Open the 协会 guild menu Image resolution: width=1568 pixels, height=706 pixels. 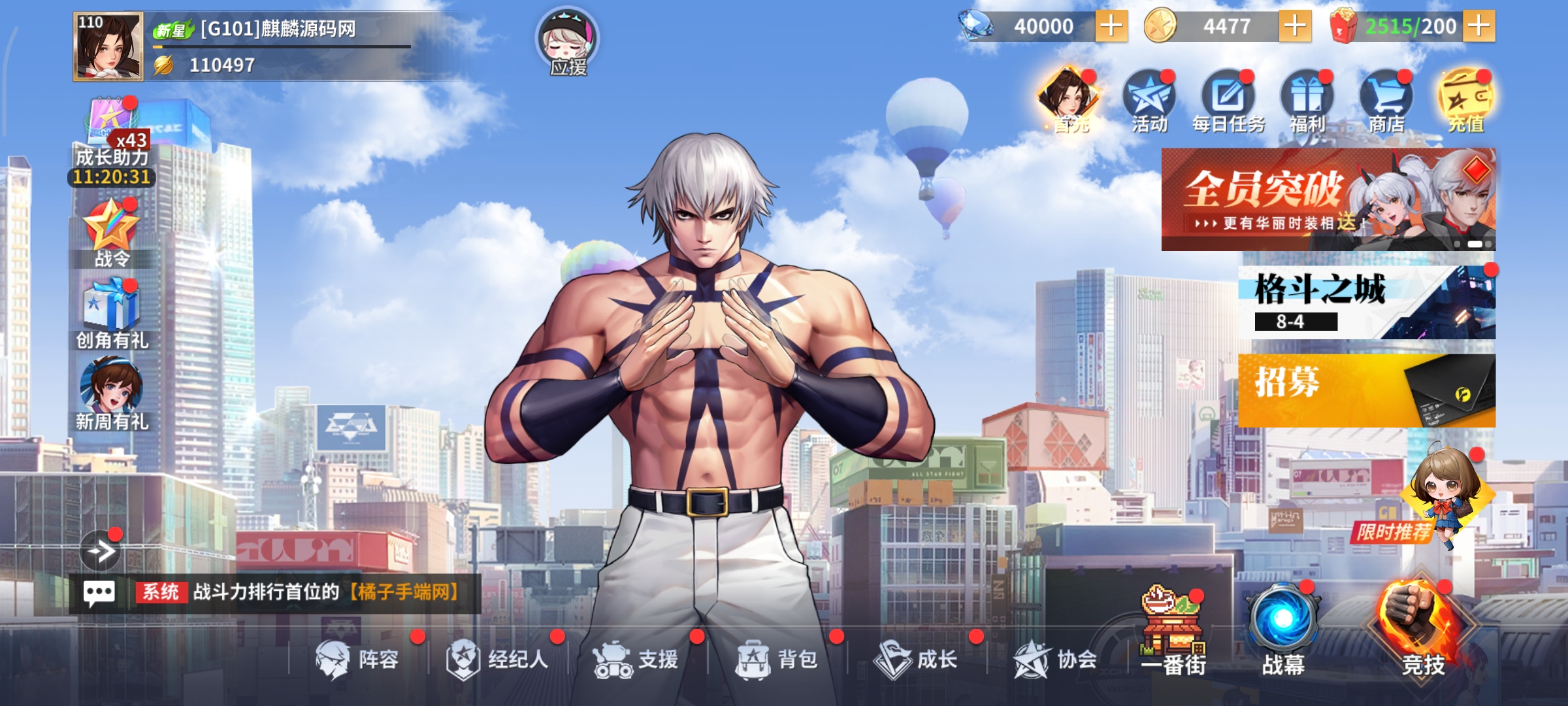pyautogui.click(x=1056, y=659)
